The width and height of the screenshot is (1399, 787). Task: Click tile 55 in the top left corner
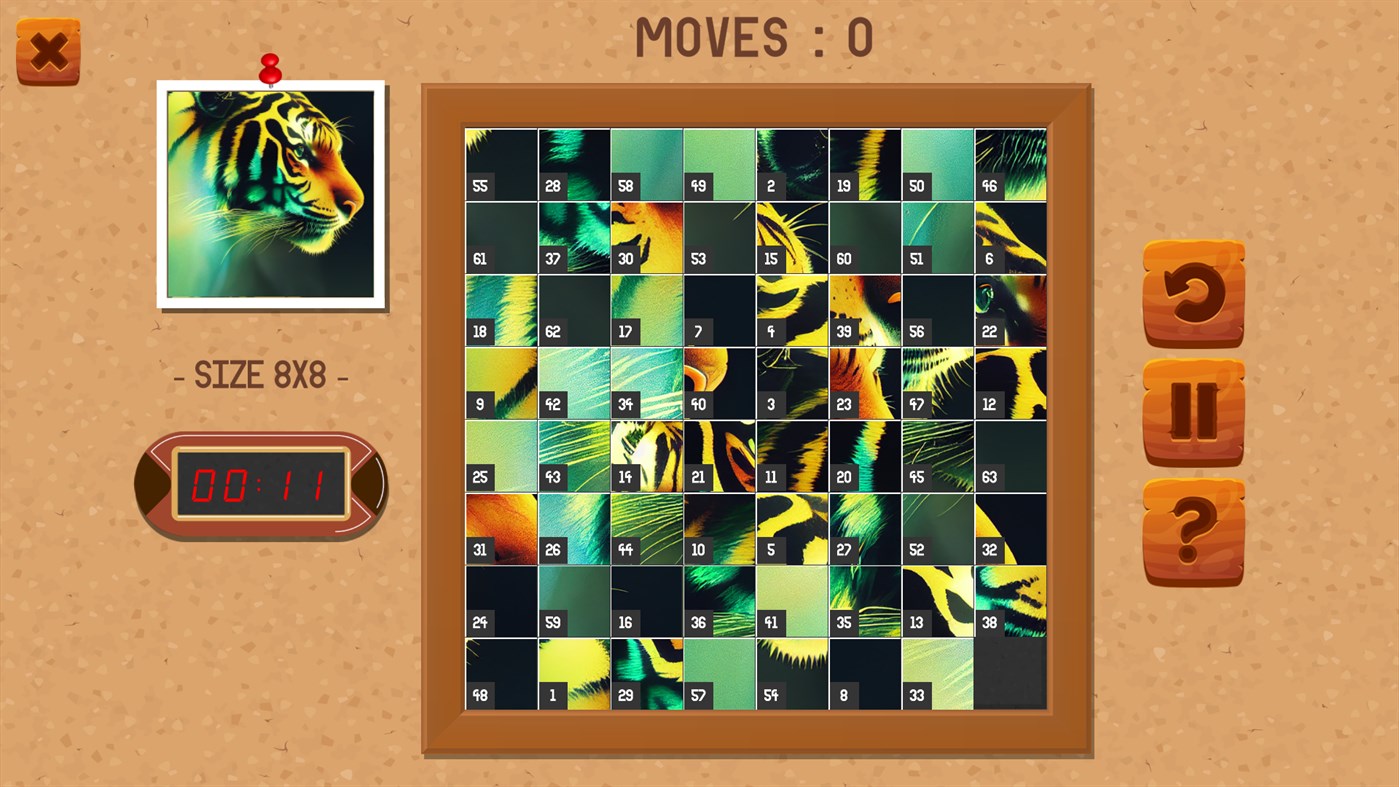(500, 166)
